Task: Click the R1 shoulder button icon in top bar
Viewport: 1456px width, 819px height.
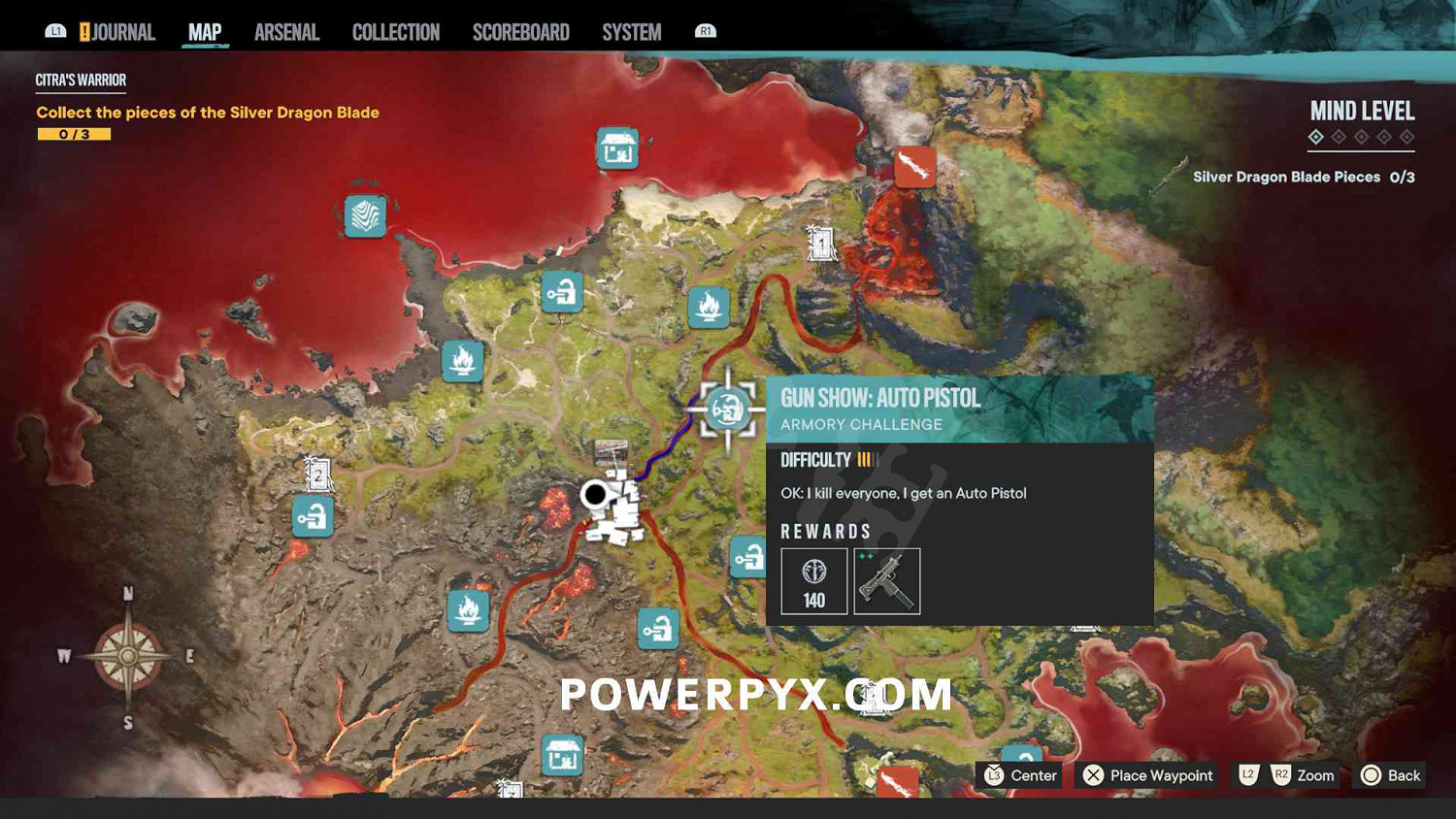Action: [706, 30]
